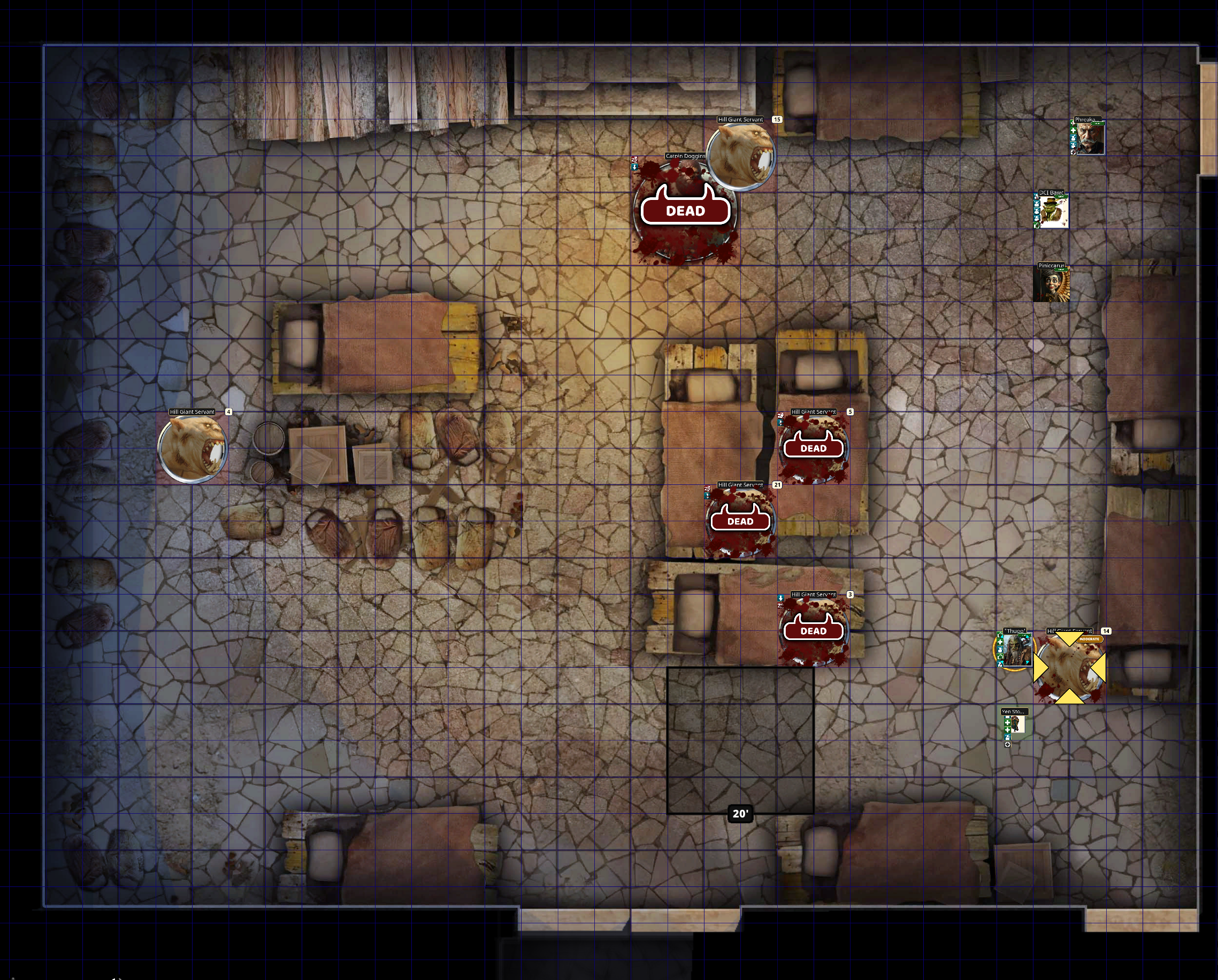The height and width of the screenshot is (980, 1218).
Task: Select the targeted Hill Giant Servant numbered 14
Action: click(x=1069, y=668)
